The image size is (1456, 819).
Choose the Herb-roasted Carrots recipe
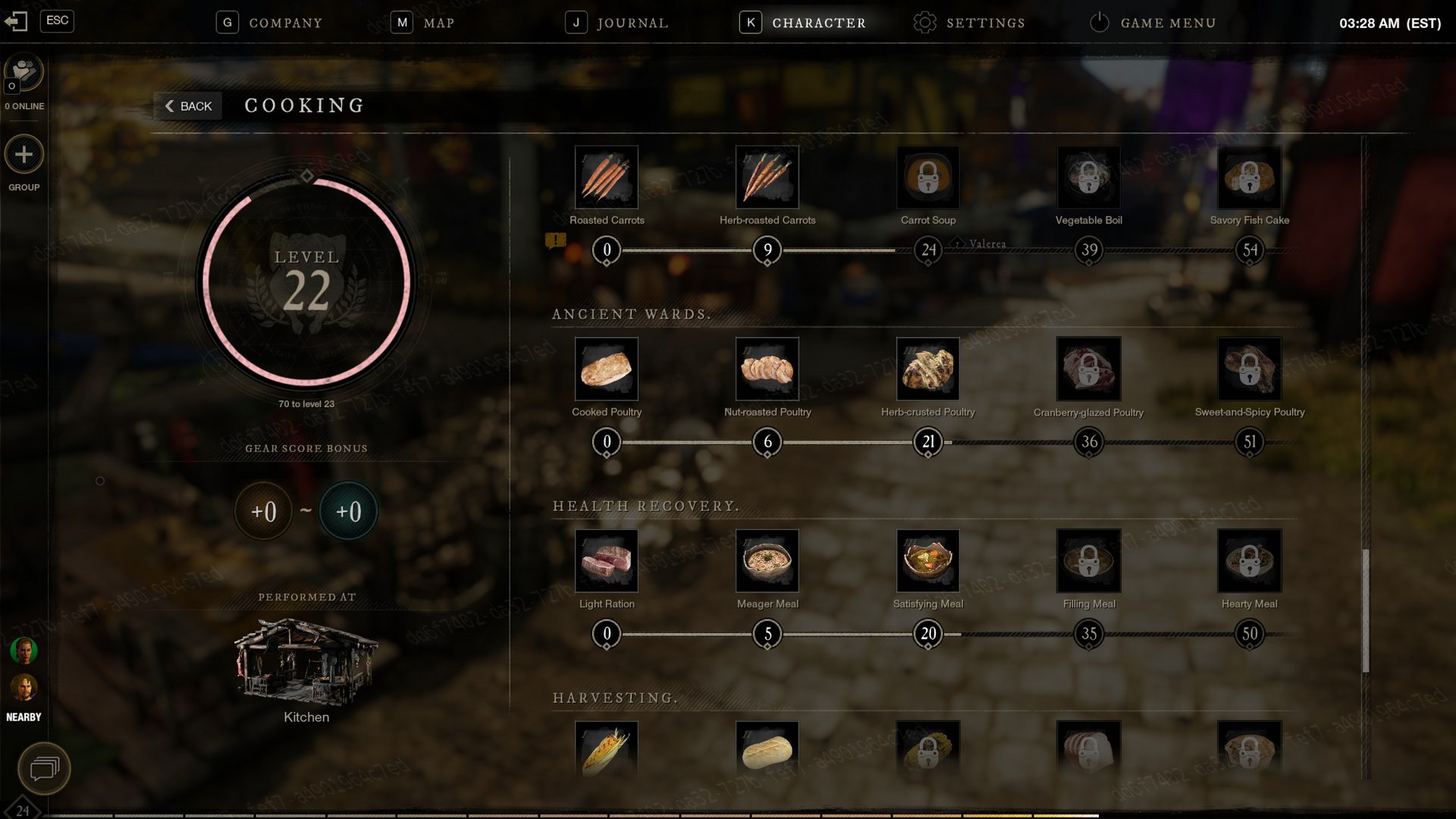[x=767, y=177]
